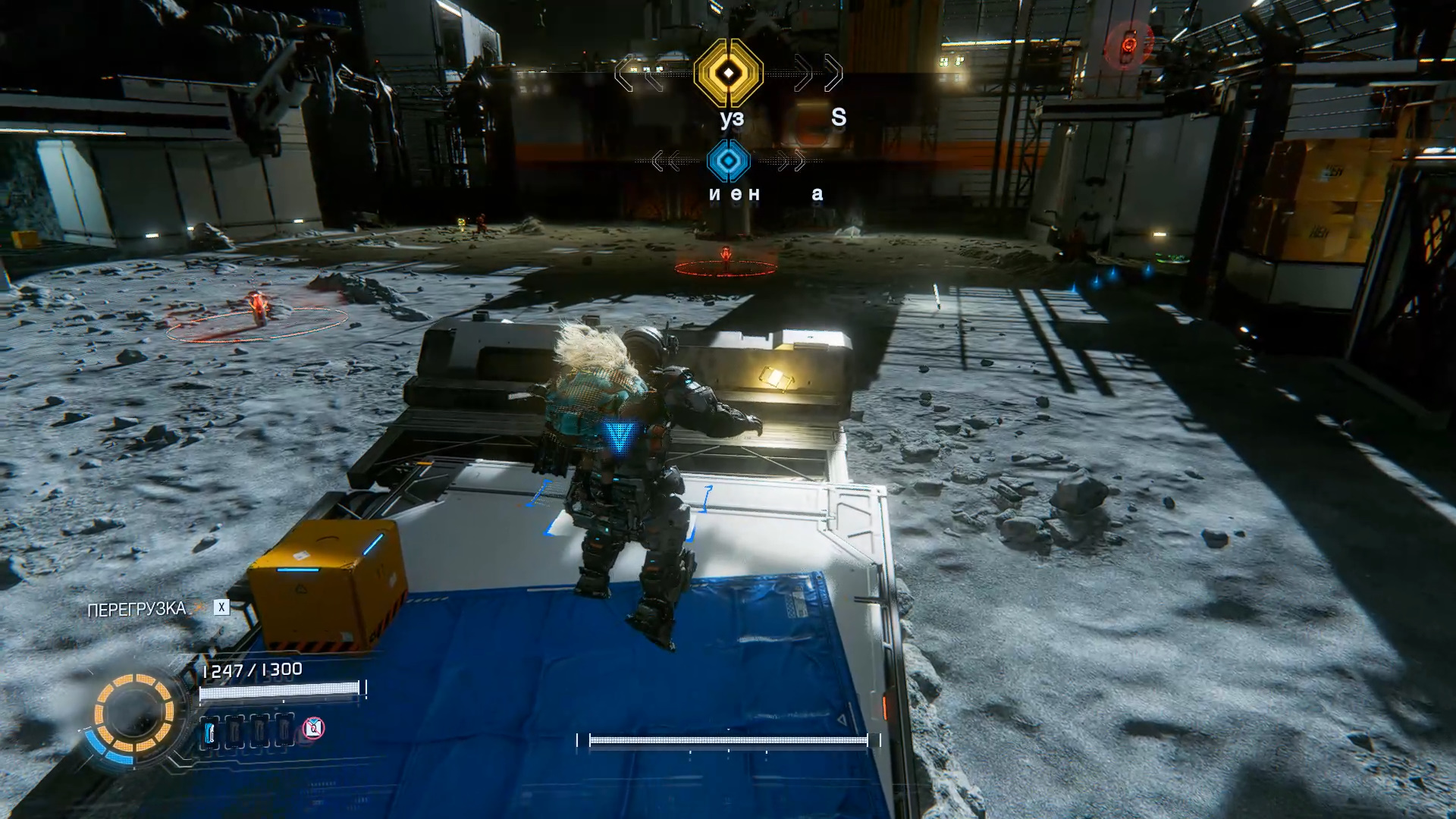Select the blue octagon objective marker
This screenshot has width=1456, height=819.
pyautogui.click(x=728, y=161)
